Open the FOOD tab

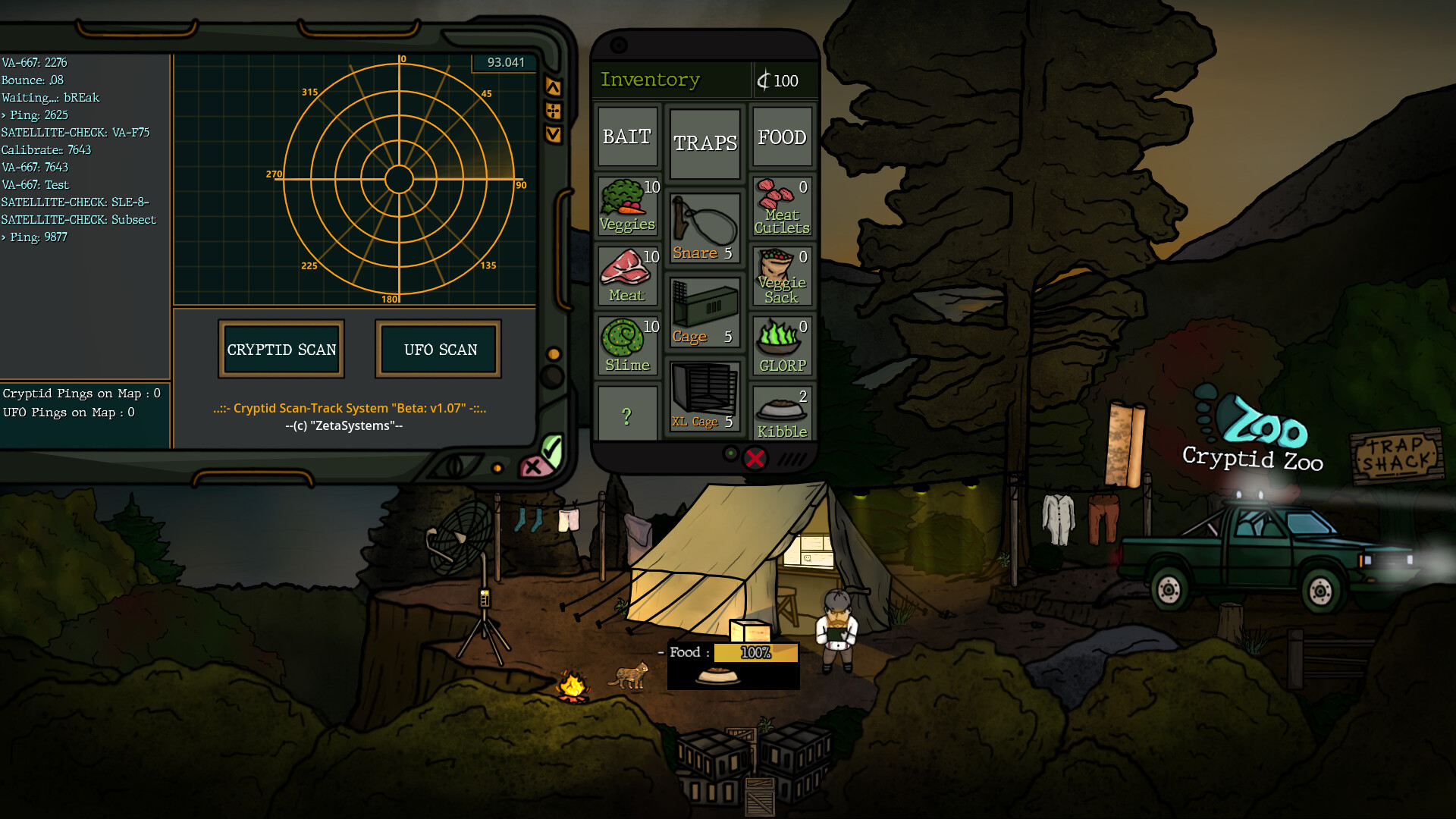tap(782, 136)
